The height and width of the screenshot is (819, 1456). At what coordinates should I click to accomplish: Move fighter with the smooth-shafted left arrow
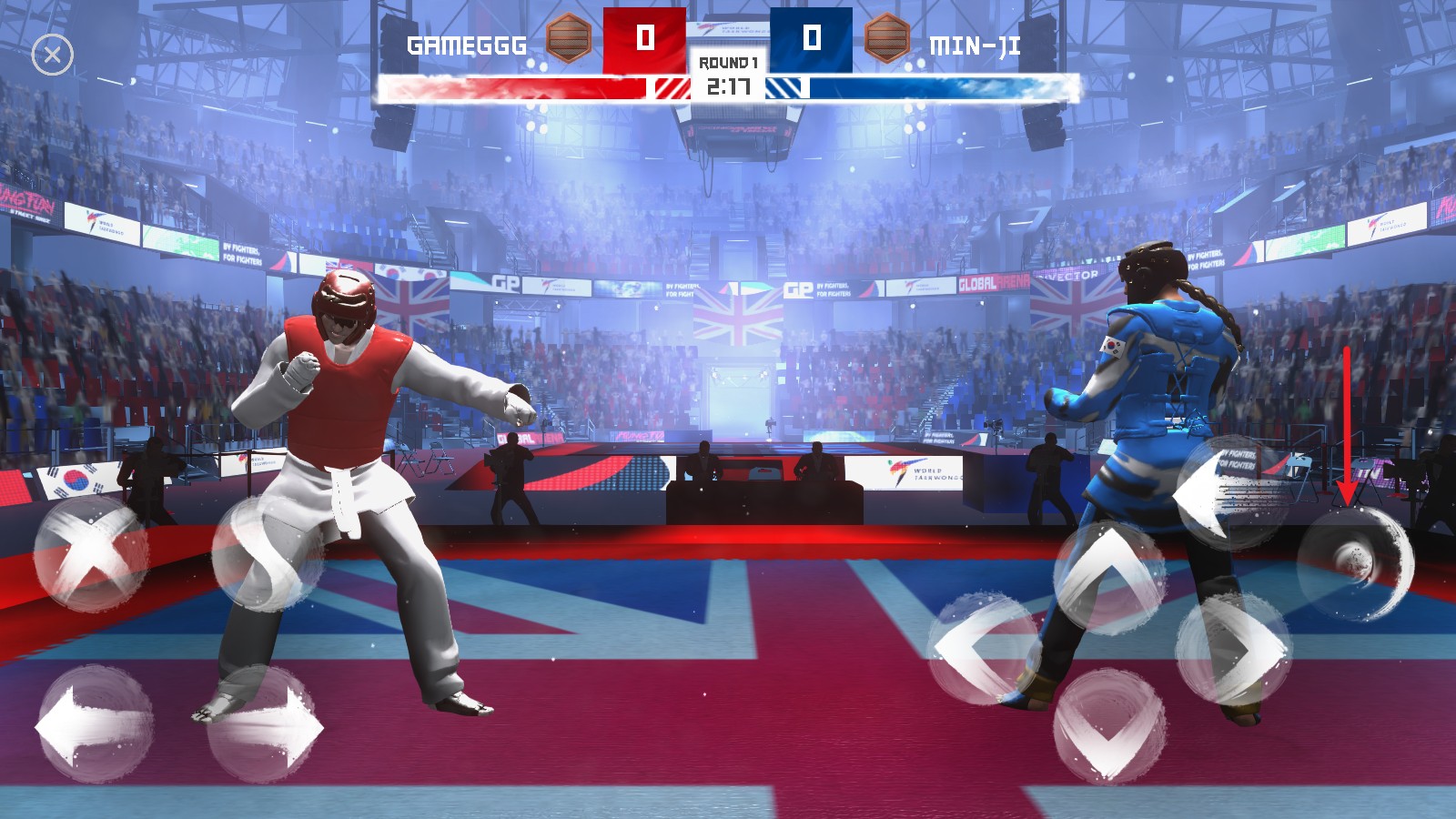pos(94,725)
